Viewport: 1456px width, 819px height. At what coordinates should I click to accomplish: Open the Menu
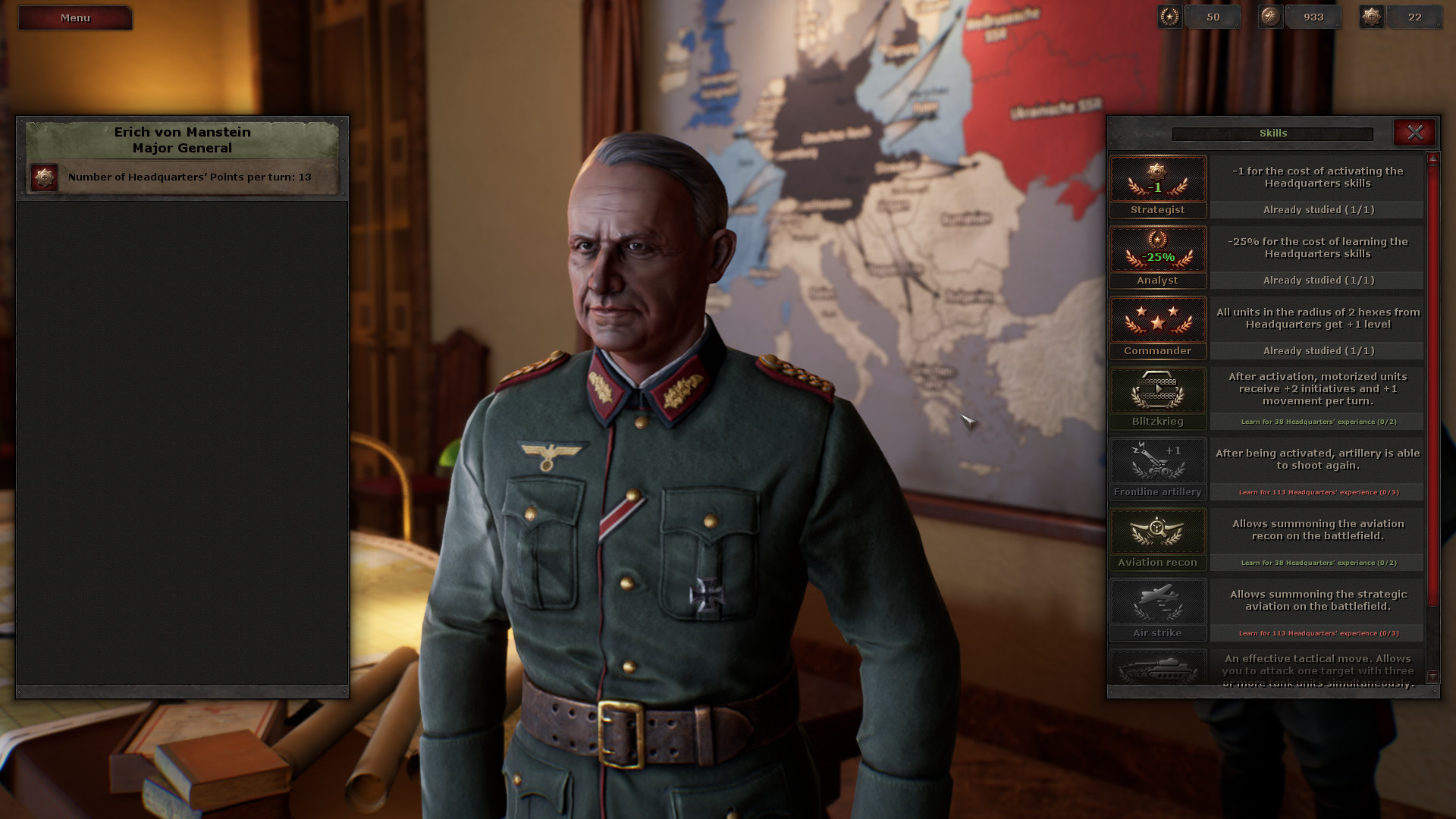click(74, 17)
